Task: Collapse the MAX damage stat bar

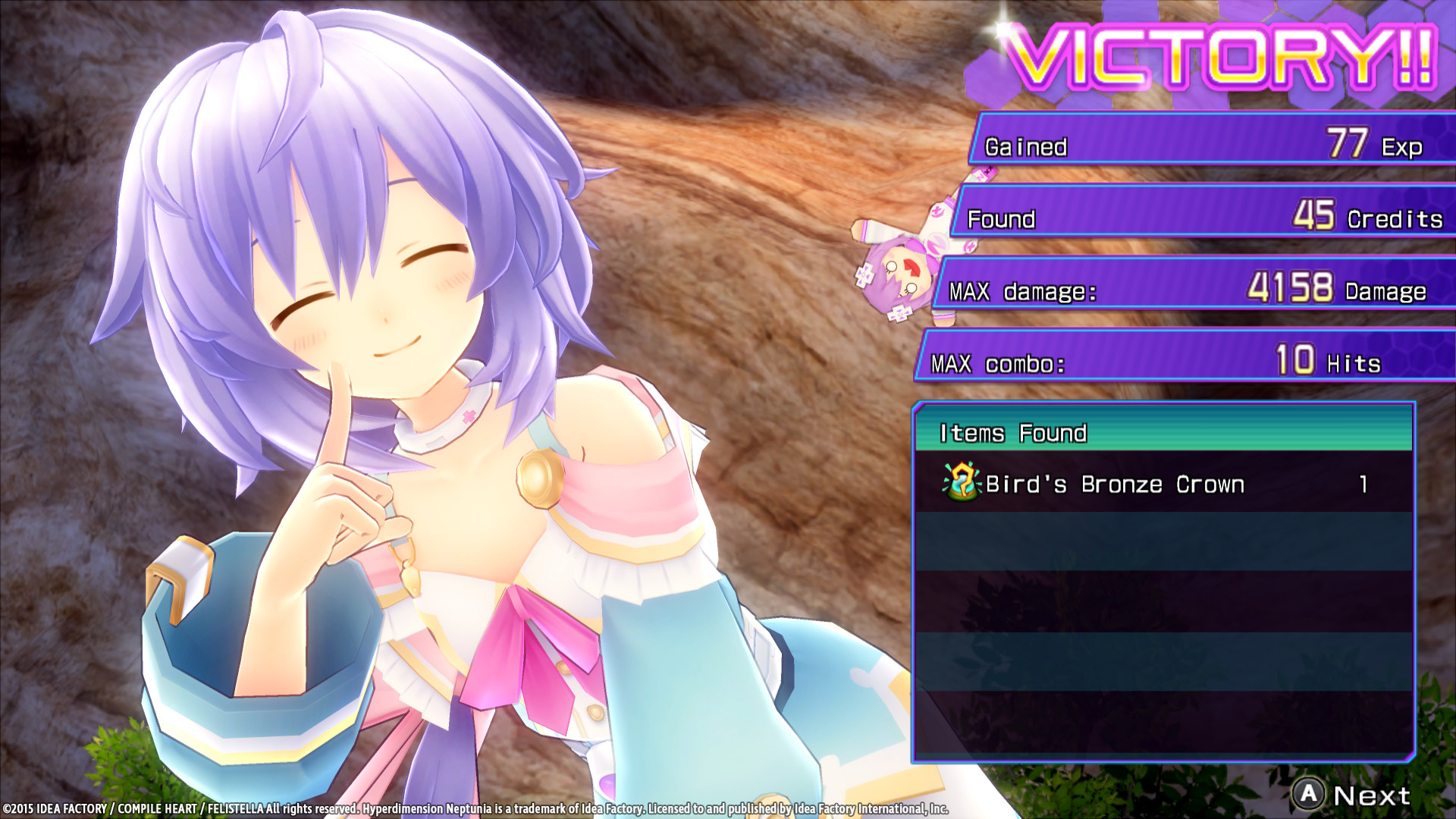Action: click(x=1183, y=292)
